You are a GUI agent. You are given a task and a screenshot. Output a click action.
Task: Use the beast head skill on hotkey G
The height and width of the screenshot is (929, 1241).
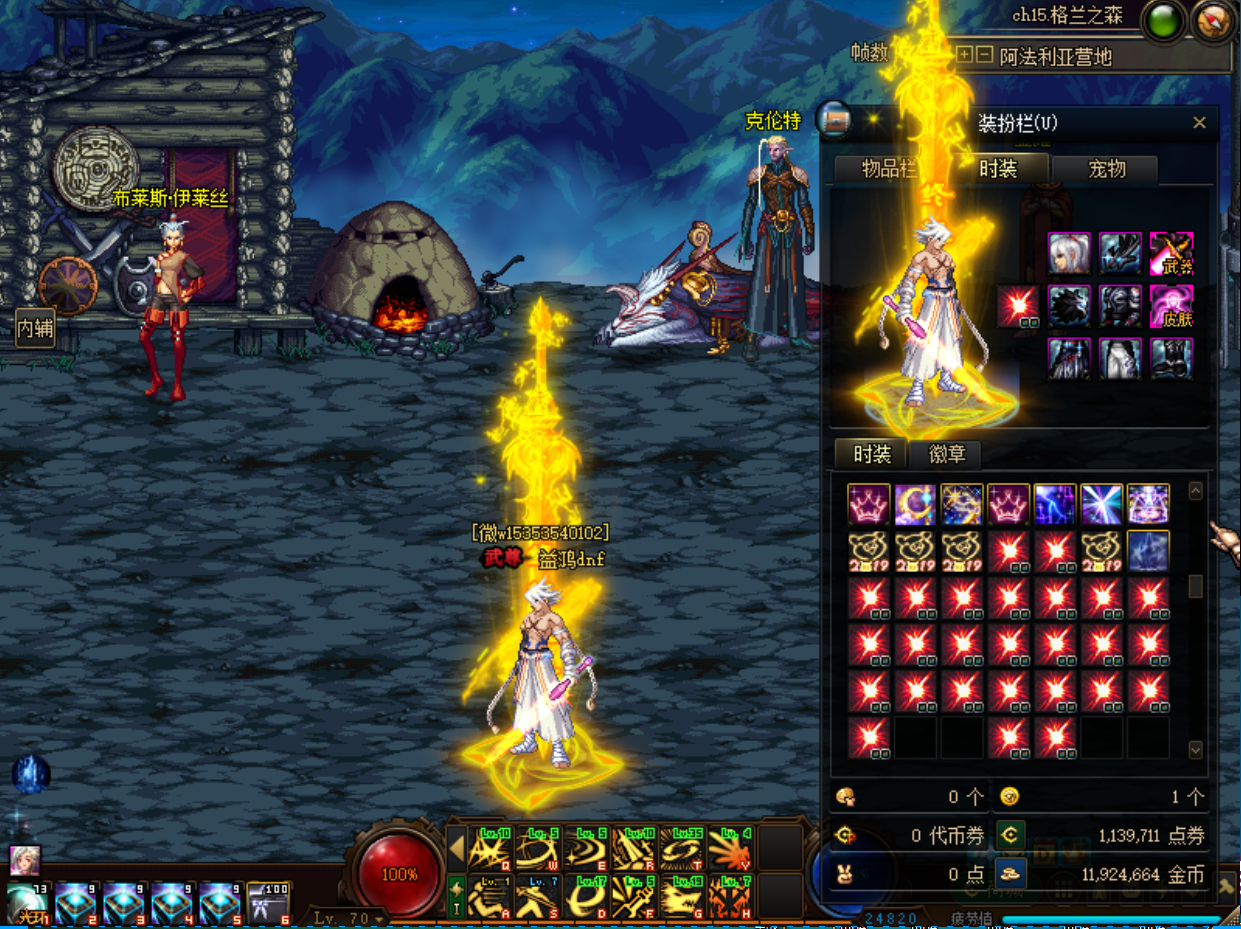[x=682, y=896]
